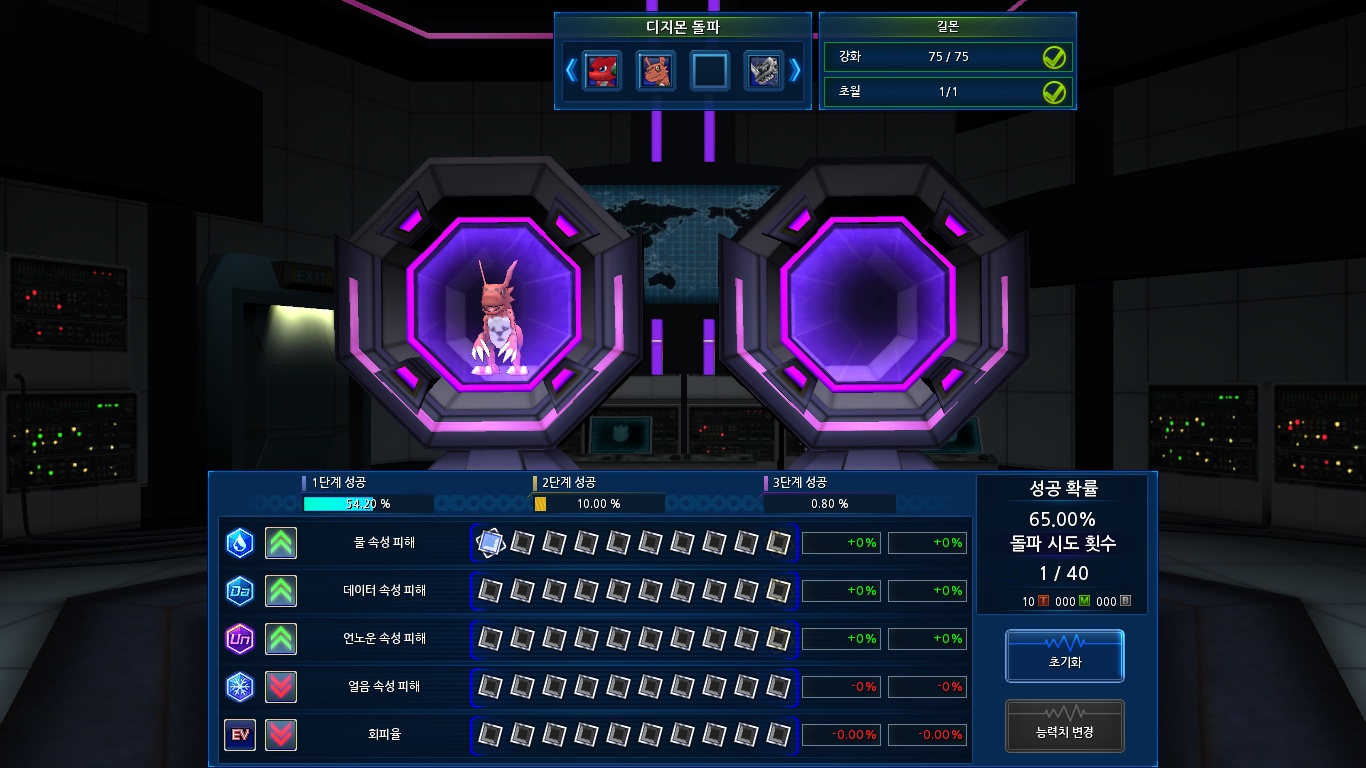Click the 초기화 reset button
This screenshot has width=1366, height=768.
[1064, 656]
